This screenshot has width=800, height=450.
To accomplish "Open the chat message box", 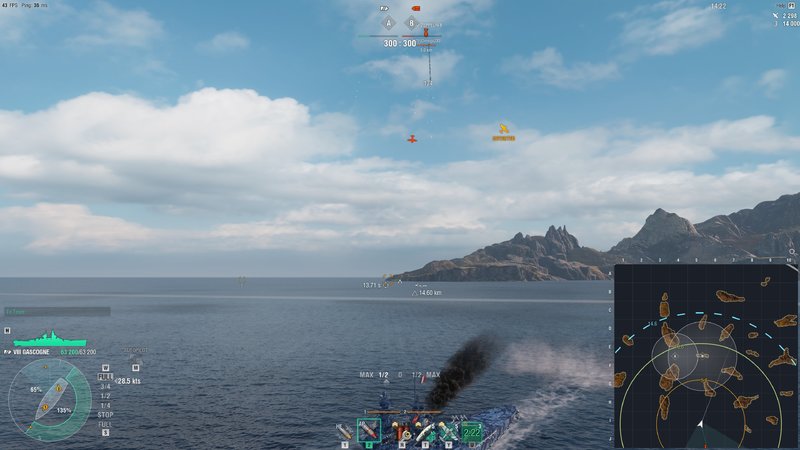I will coord(57,311).
